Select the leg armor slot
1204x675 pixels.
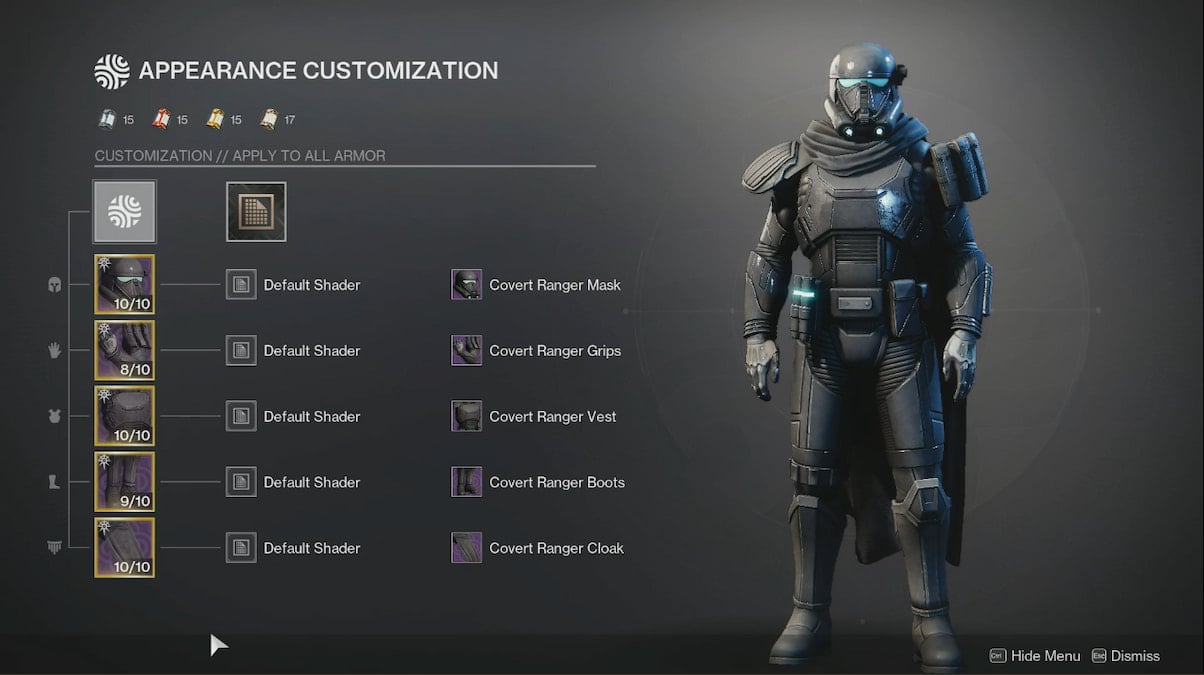coord(125,482)
